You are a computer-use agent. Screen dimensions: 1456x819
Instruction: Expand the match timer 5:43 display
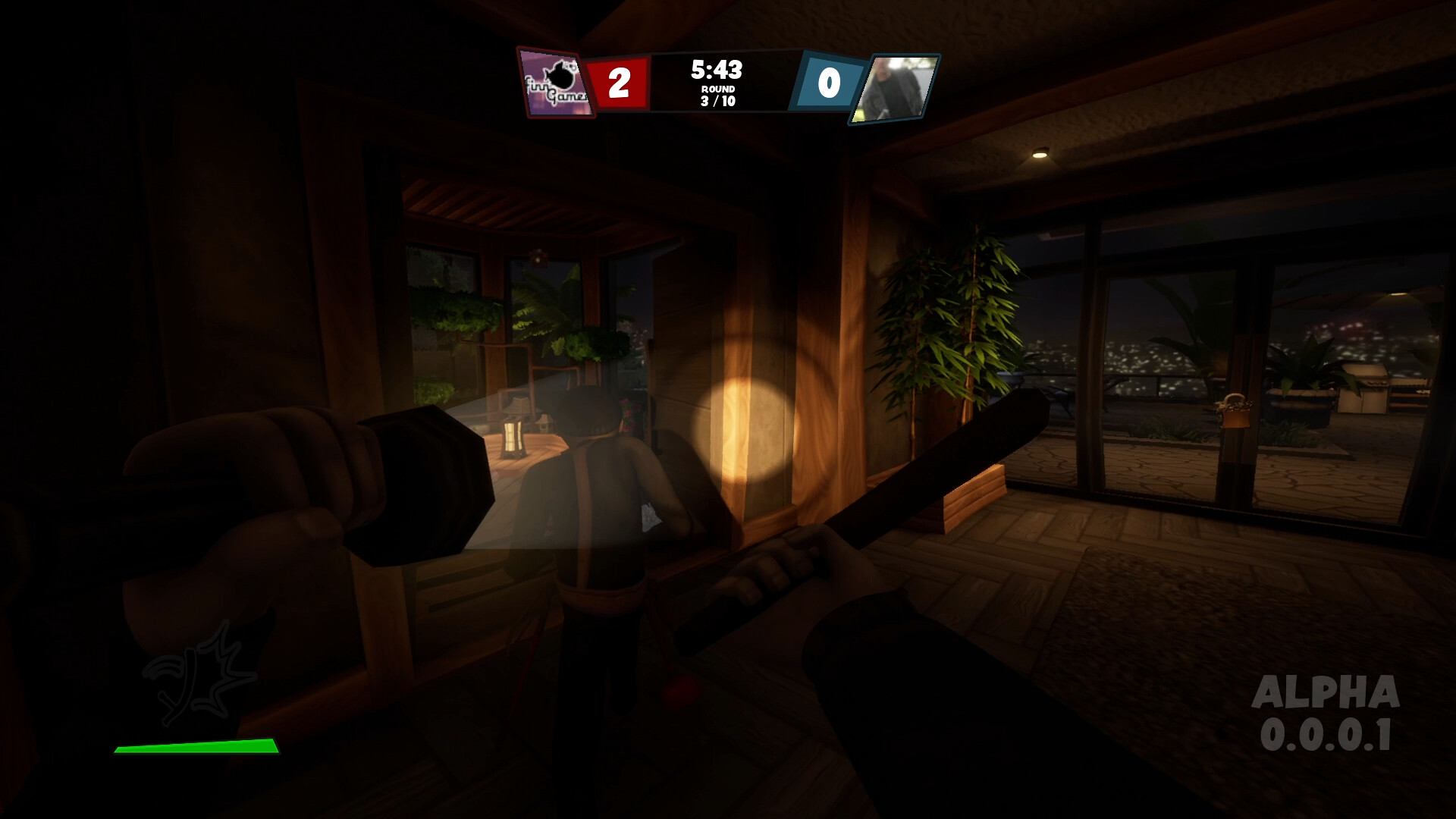click(717, 71)
